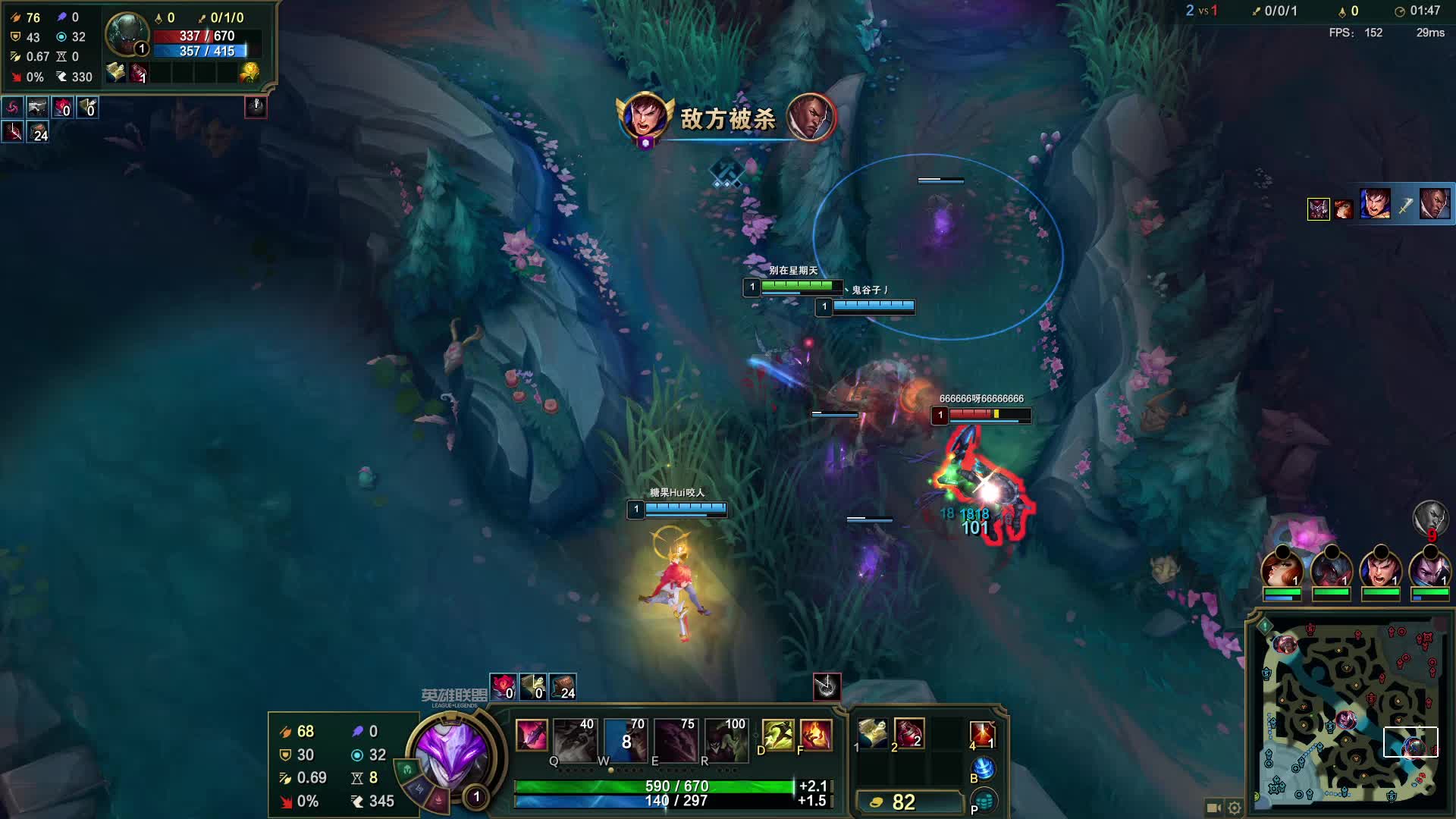Use the scroll item in slot 1
1456x819 pixels.
pyautogui.click(x=872, y=733)
